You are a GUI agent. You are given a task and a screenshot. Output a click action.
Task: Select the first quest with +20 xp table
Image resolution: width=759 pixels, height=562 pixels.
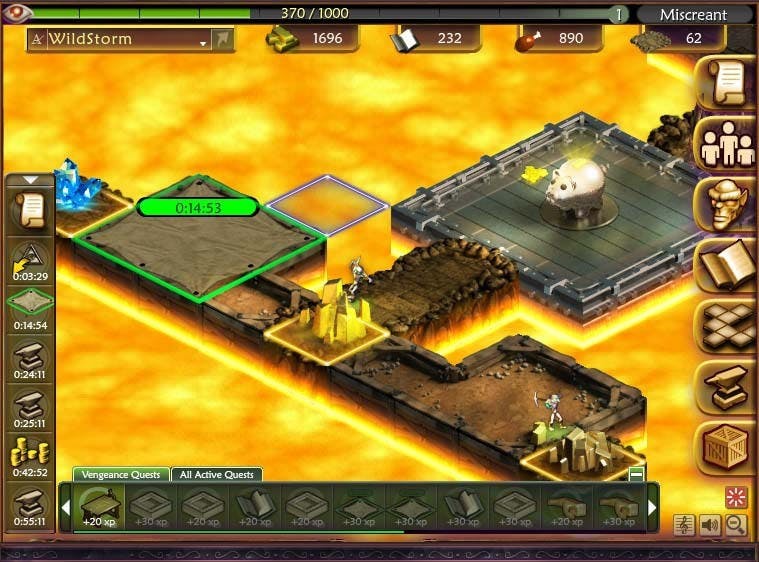pyautogui.click(x=98, y=507)
